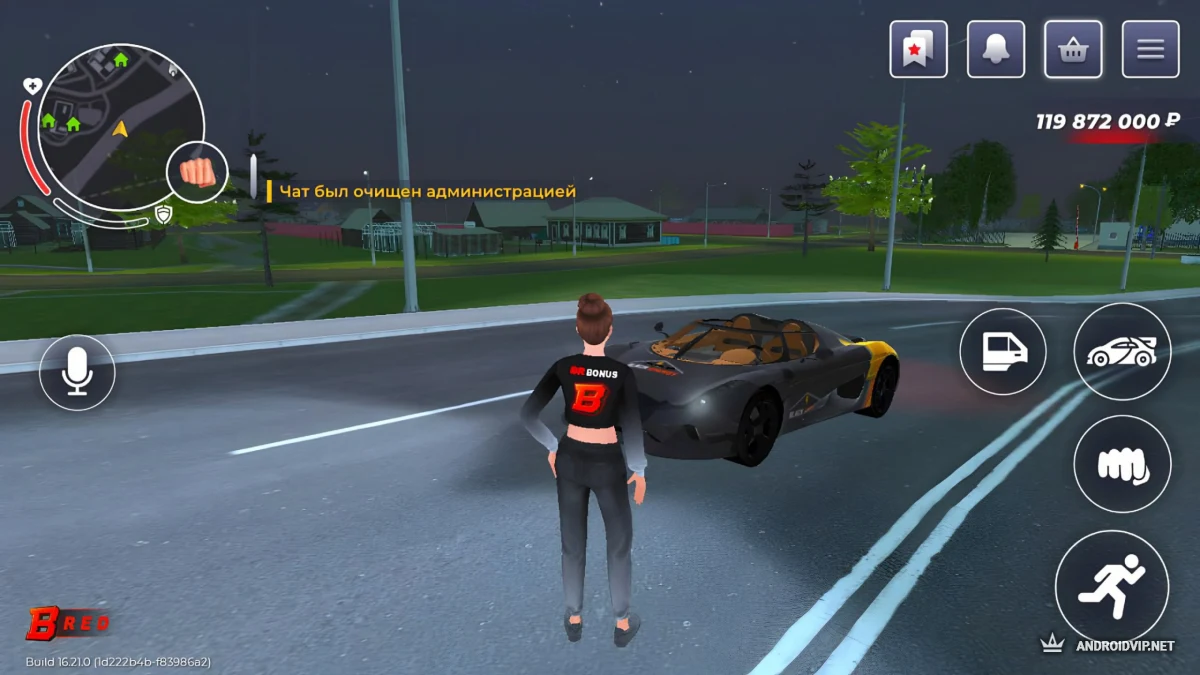Tap the car door enter button
This screenshot has width=1200, height=675.
(1002, 351)
